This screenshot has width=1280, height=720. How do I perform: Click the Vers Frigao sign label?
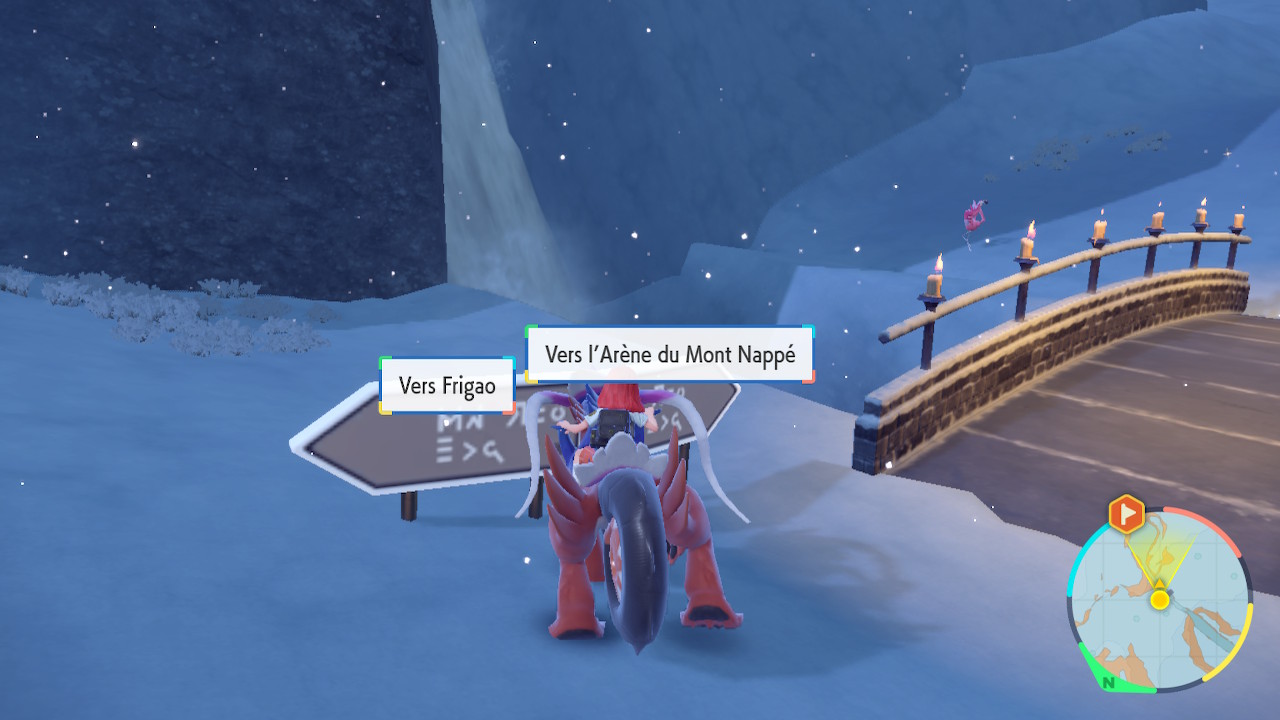(x=447, y=384)
